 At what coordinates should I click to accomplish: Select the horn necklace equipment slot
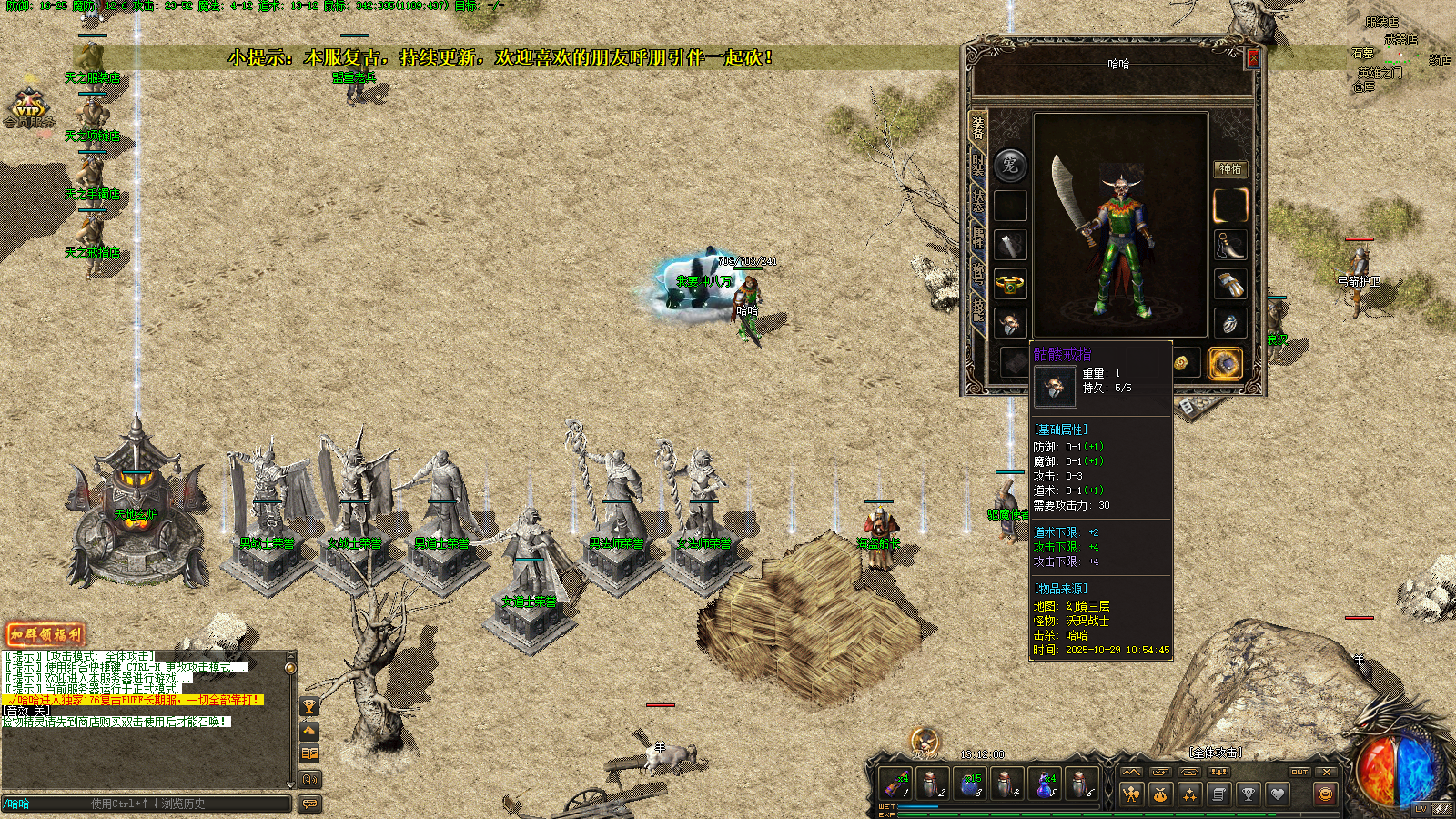(x=1229, y=245)
